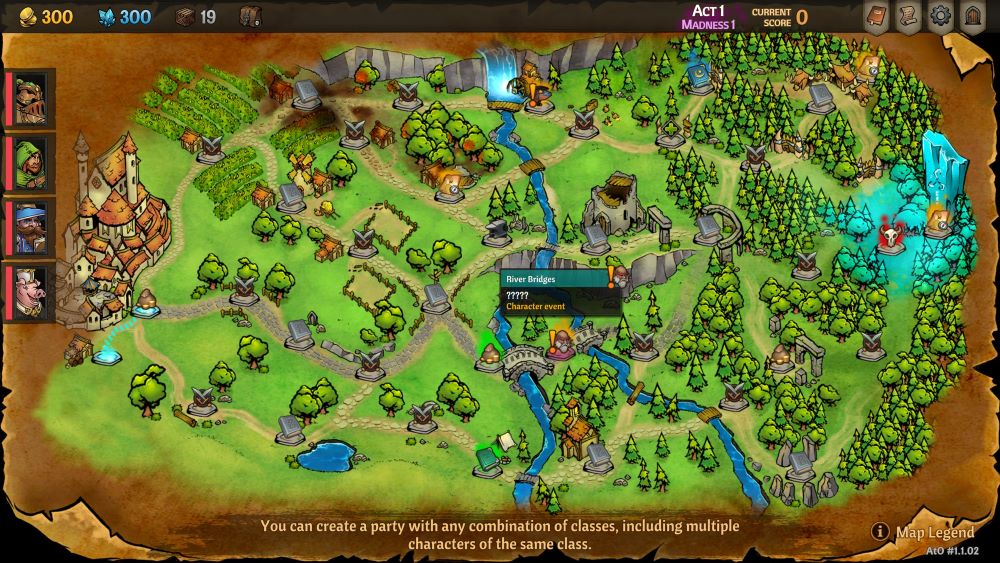The height and width of the screenshot is (563, 1000).
Task: Open the red tome book
Action: click(x=876, y=16)
